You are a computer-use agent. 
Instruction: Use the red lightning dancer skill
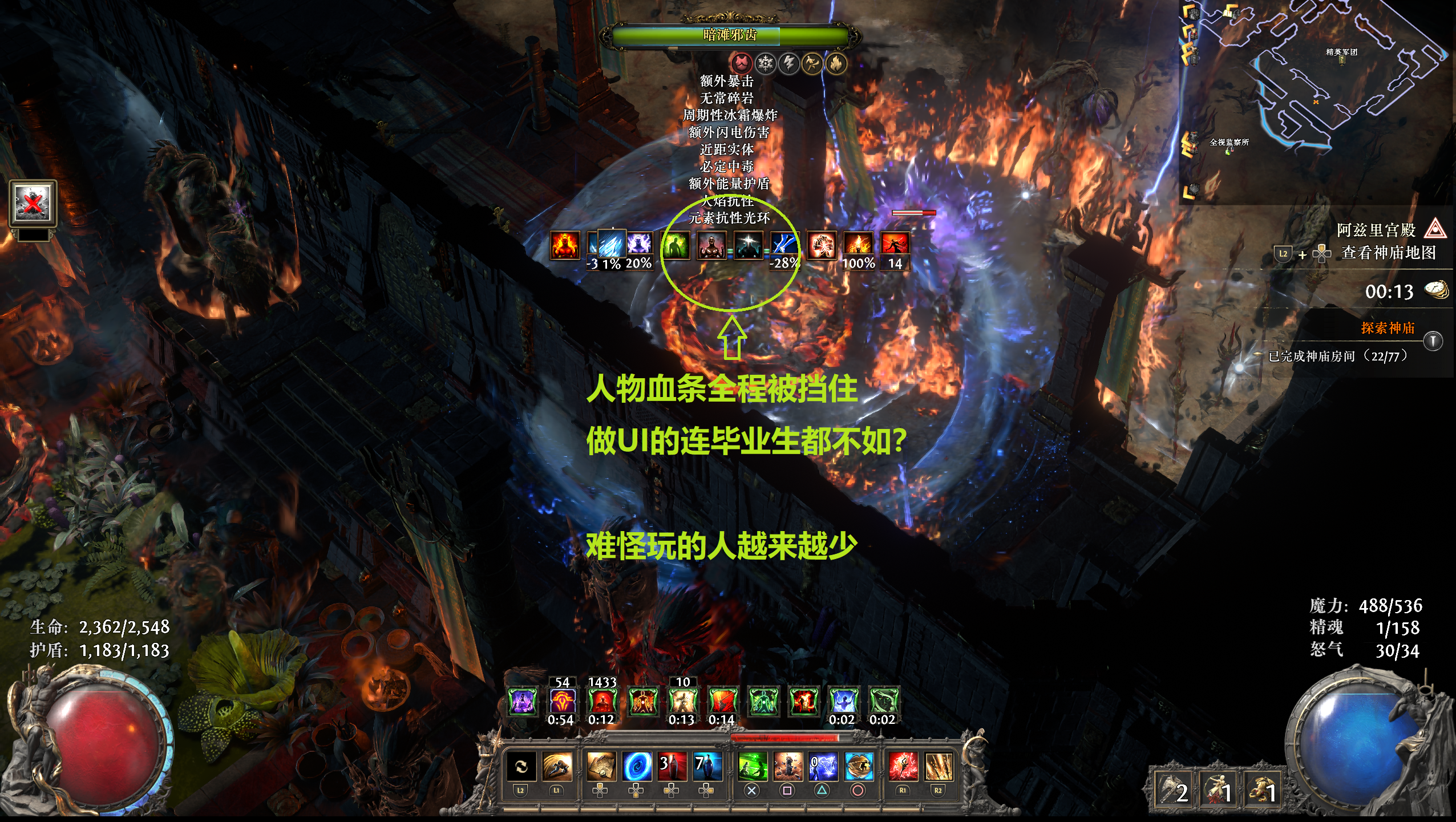pos(903,766)
